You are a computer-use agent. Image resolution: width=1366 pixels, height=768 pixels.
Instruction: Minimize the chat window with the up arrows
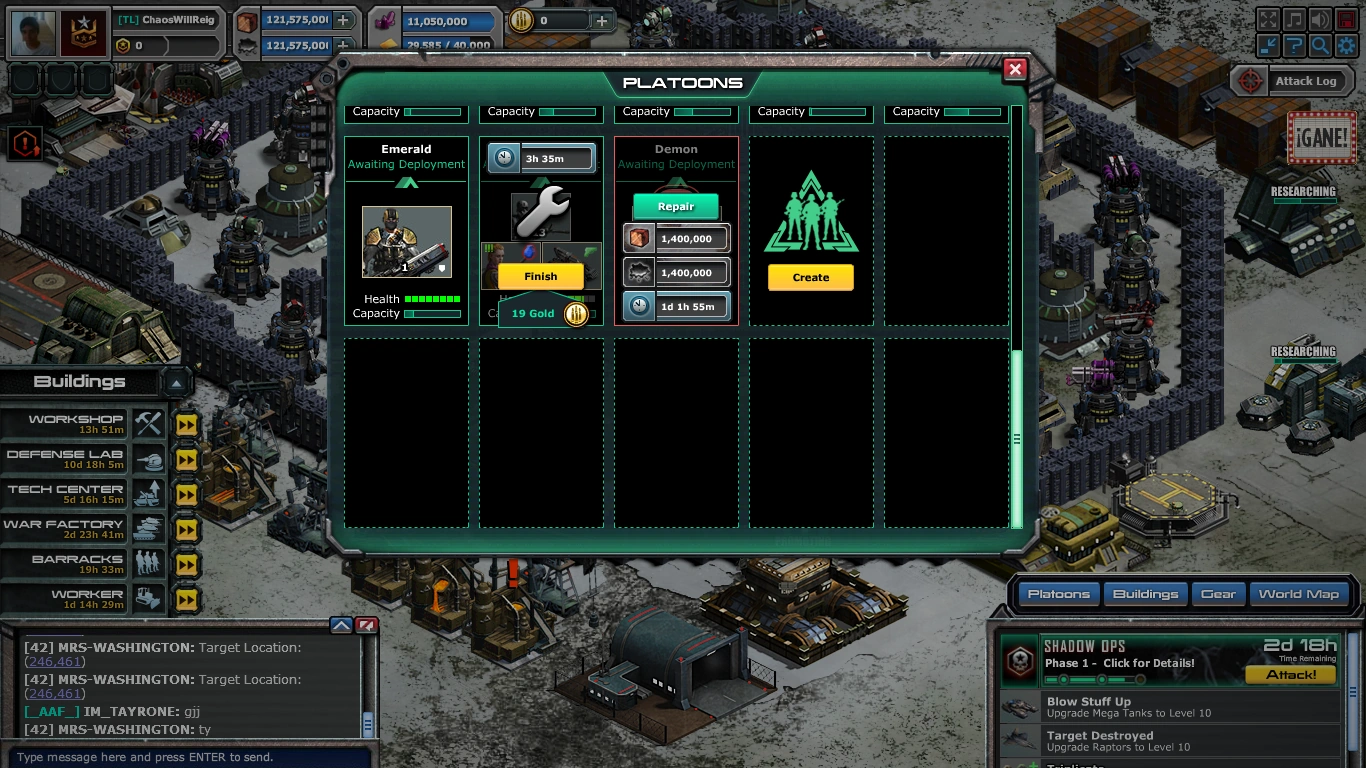point(342,624)
